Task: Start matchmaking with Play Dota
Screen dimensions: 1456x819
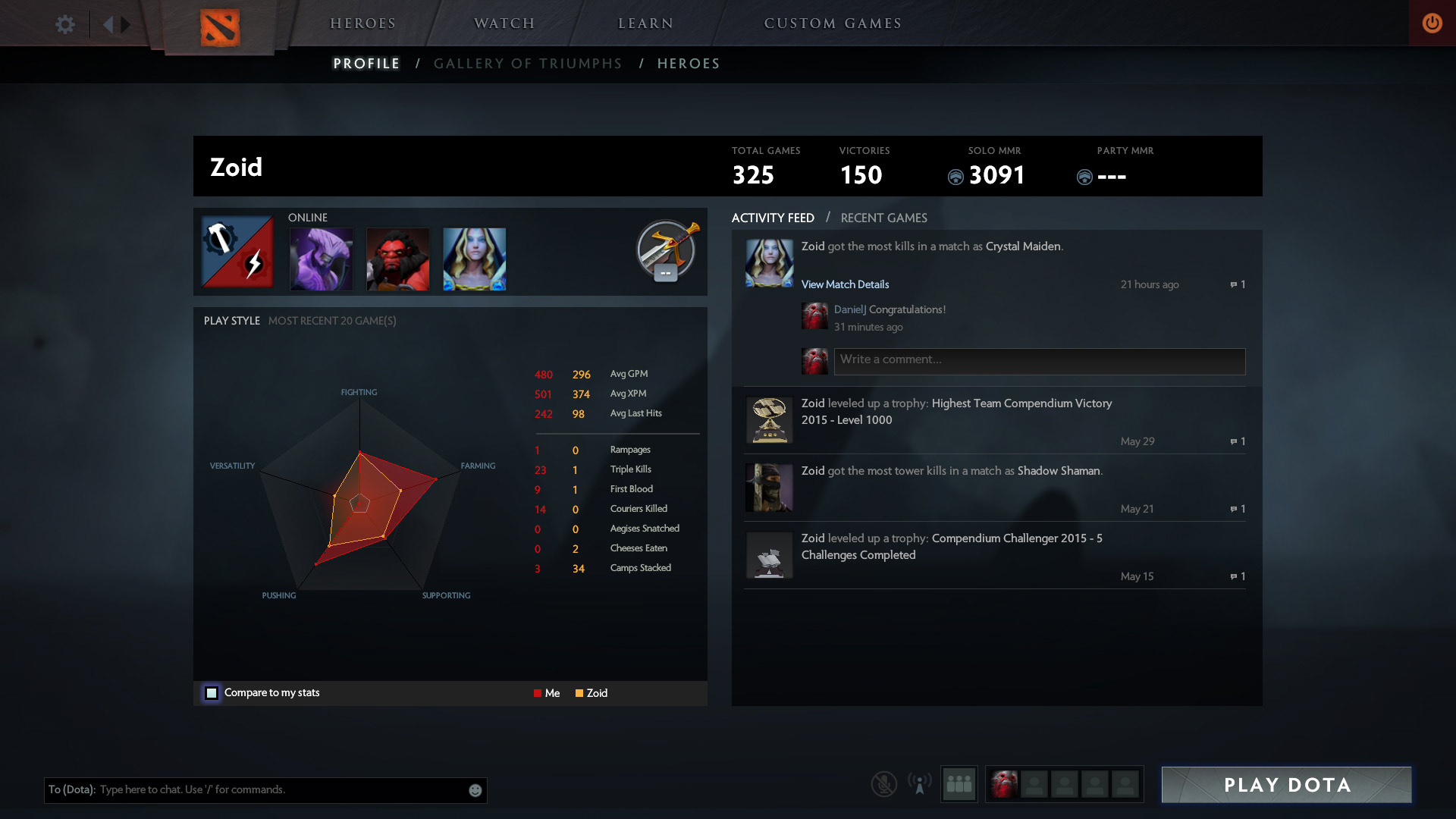Action: [x=1286, y=785]
